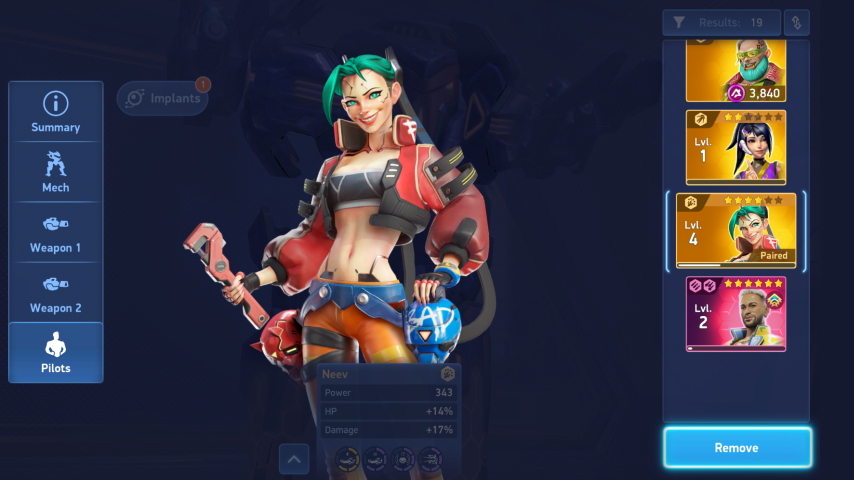The width and height of the screenshot is (854, 480).
Task: Open the Implants panel
Action: pyautogui.click(x=163, y=98)
